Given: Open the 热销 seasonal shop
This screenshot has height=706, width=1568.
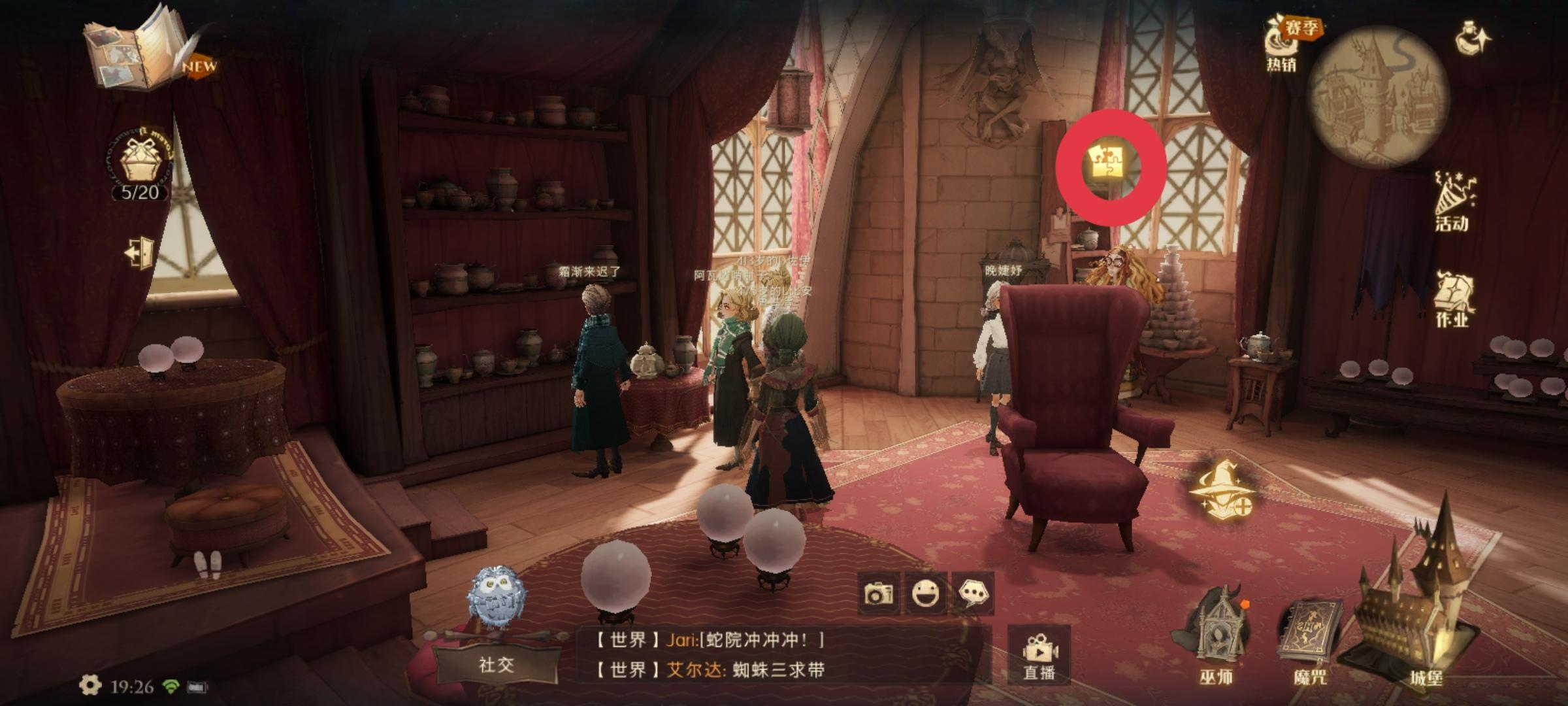Looking at the screenshot, I should 1284,43.
